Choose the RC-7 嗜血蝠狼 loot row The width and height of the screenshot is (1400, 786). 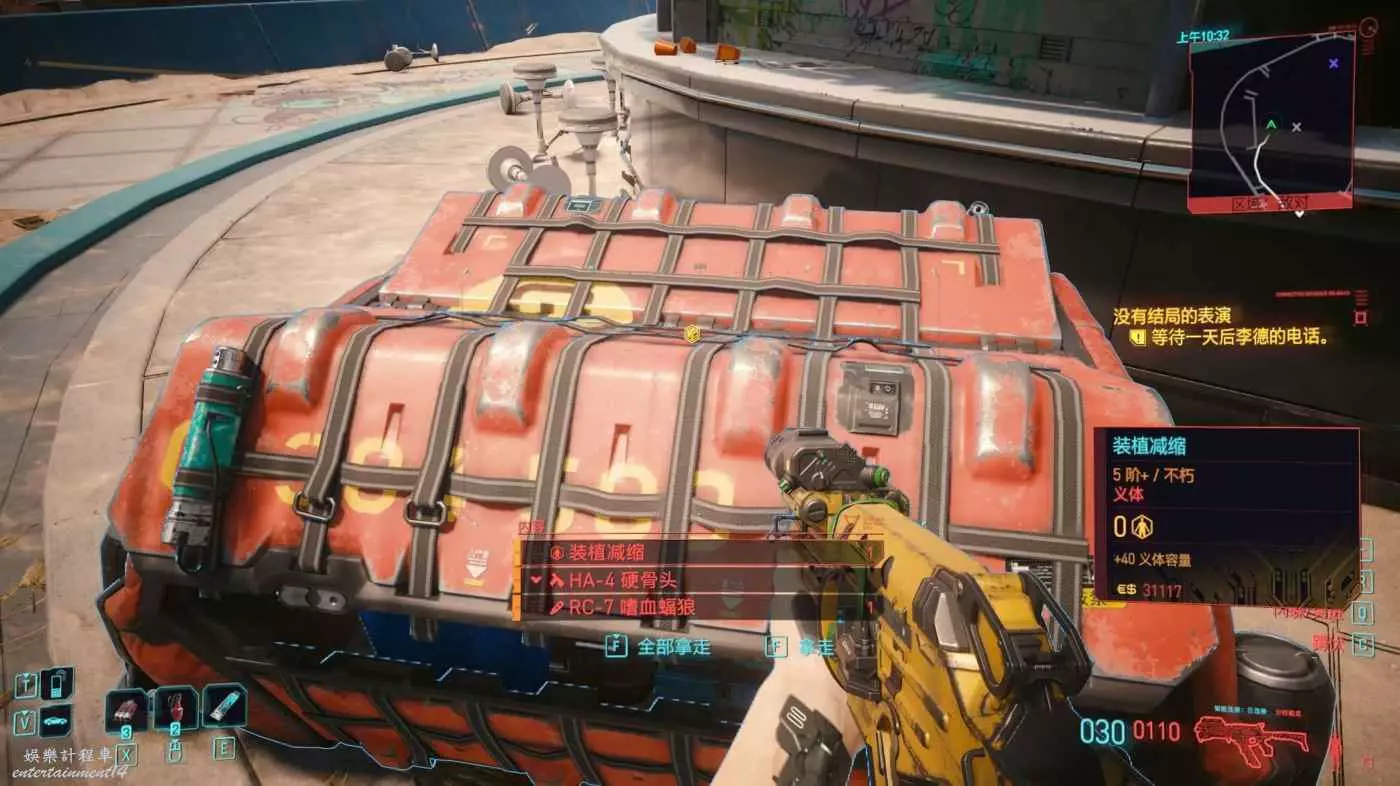point(690,606)
